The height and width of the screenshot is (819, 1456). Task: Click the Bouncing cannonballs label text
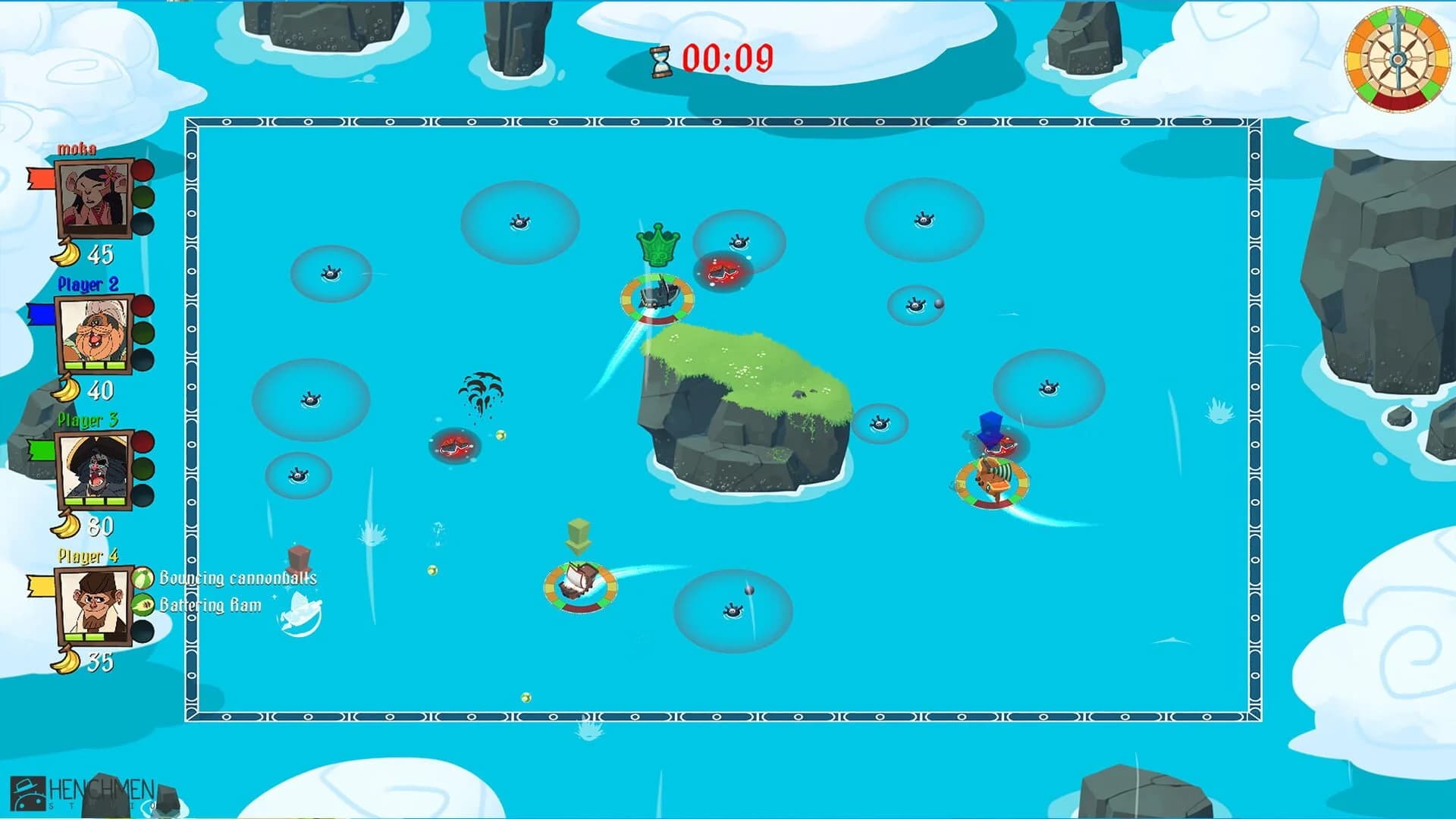pos(237,578)
